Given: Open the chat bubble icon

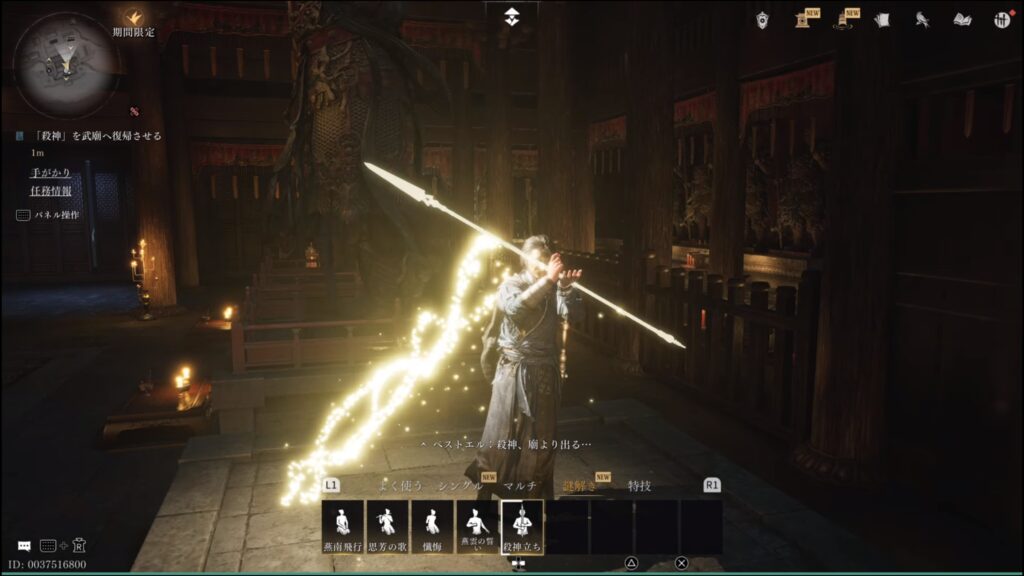Looking at the screenshot, I should tap(24, 546).
